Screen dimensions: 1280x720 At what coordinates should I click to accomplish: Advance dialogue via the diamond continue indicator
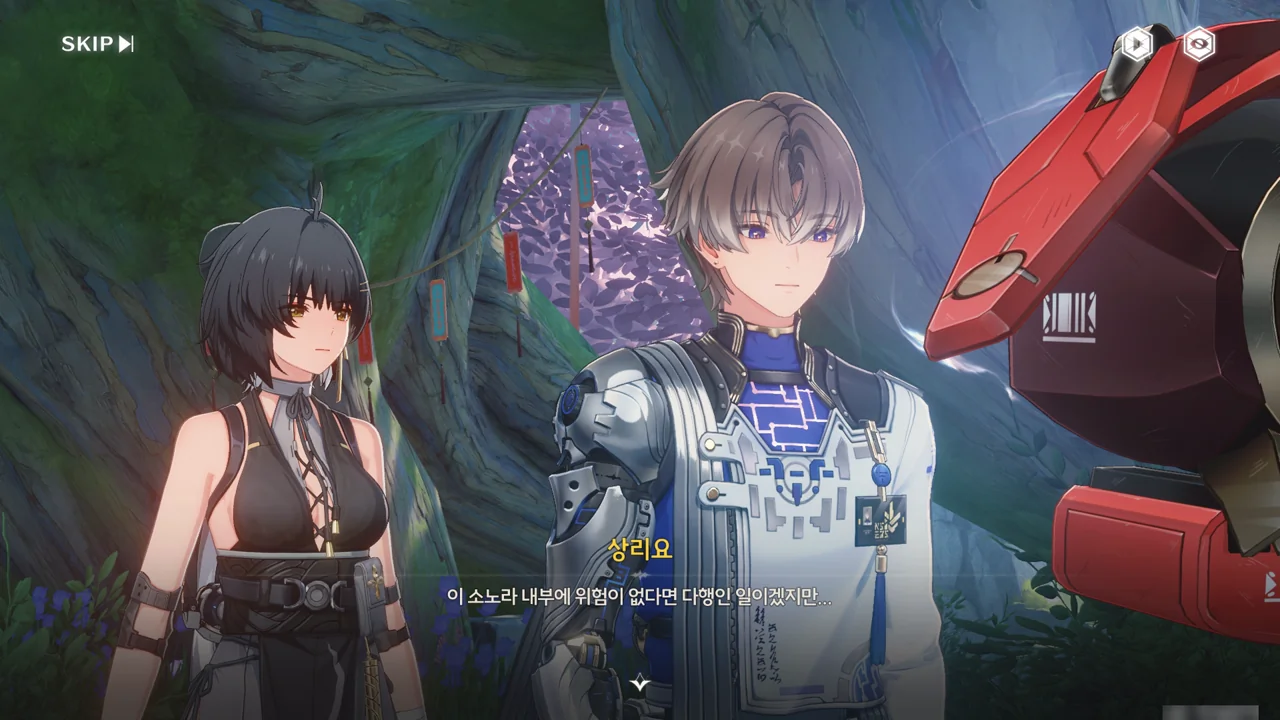coord(640,683)
